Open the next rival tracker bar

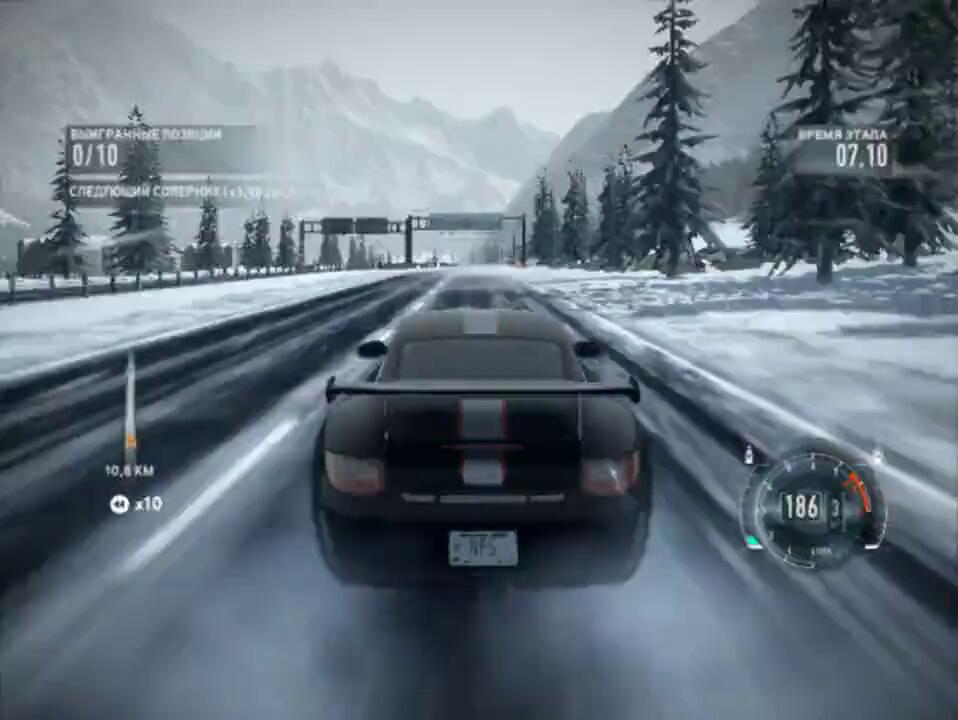pos(180,190)
